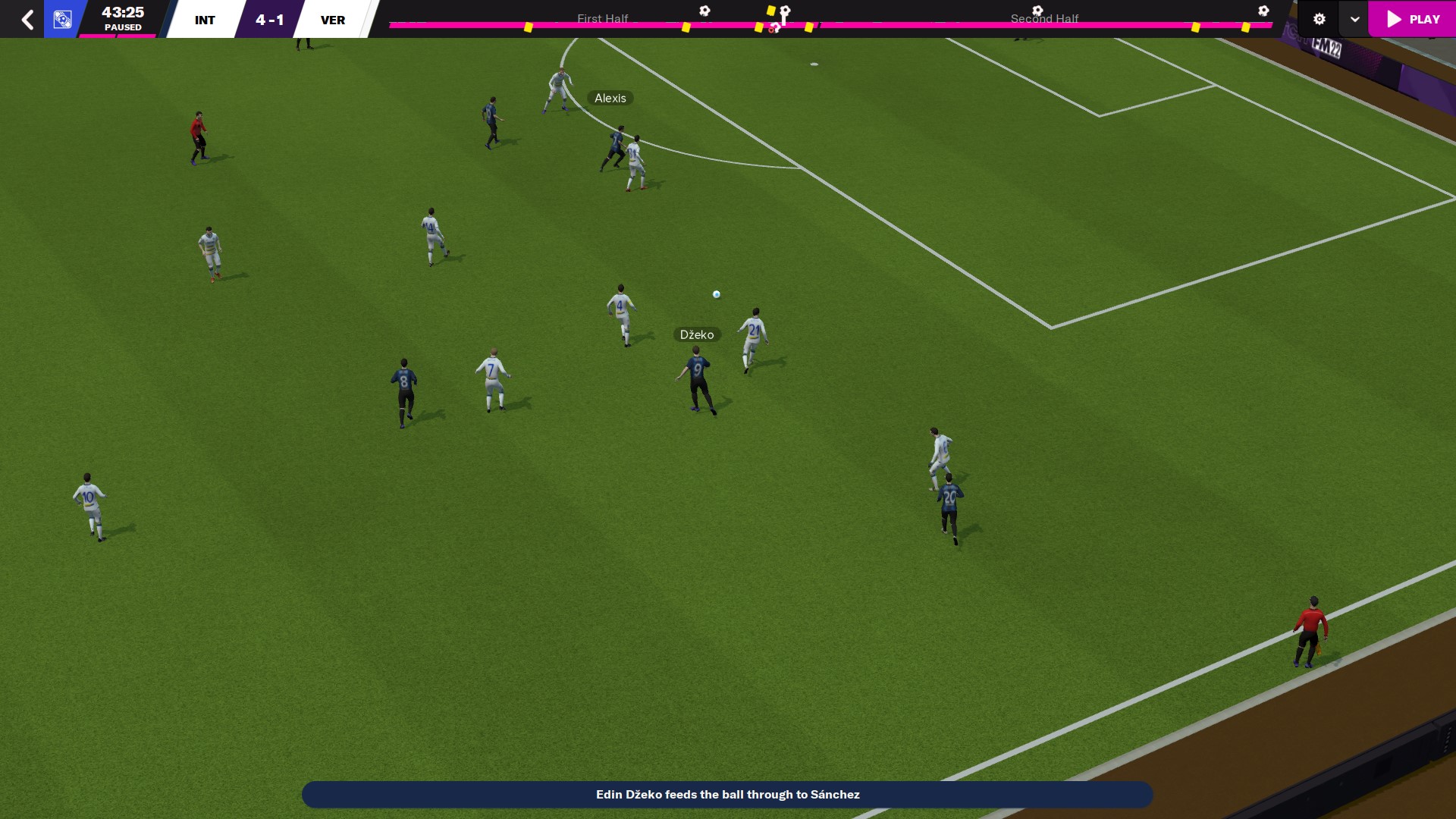Viewport: 1456px width, 819px height.
Task: Resume the match with the Play button
Action: (1413, 19)
